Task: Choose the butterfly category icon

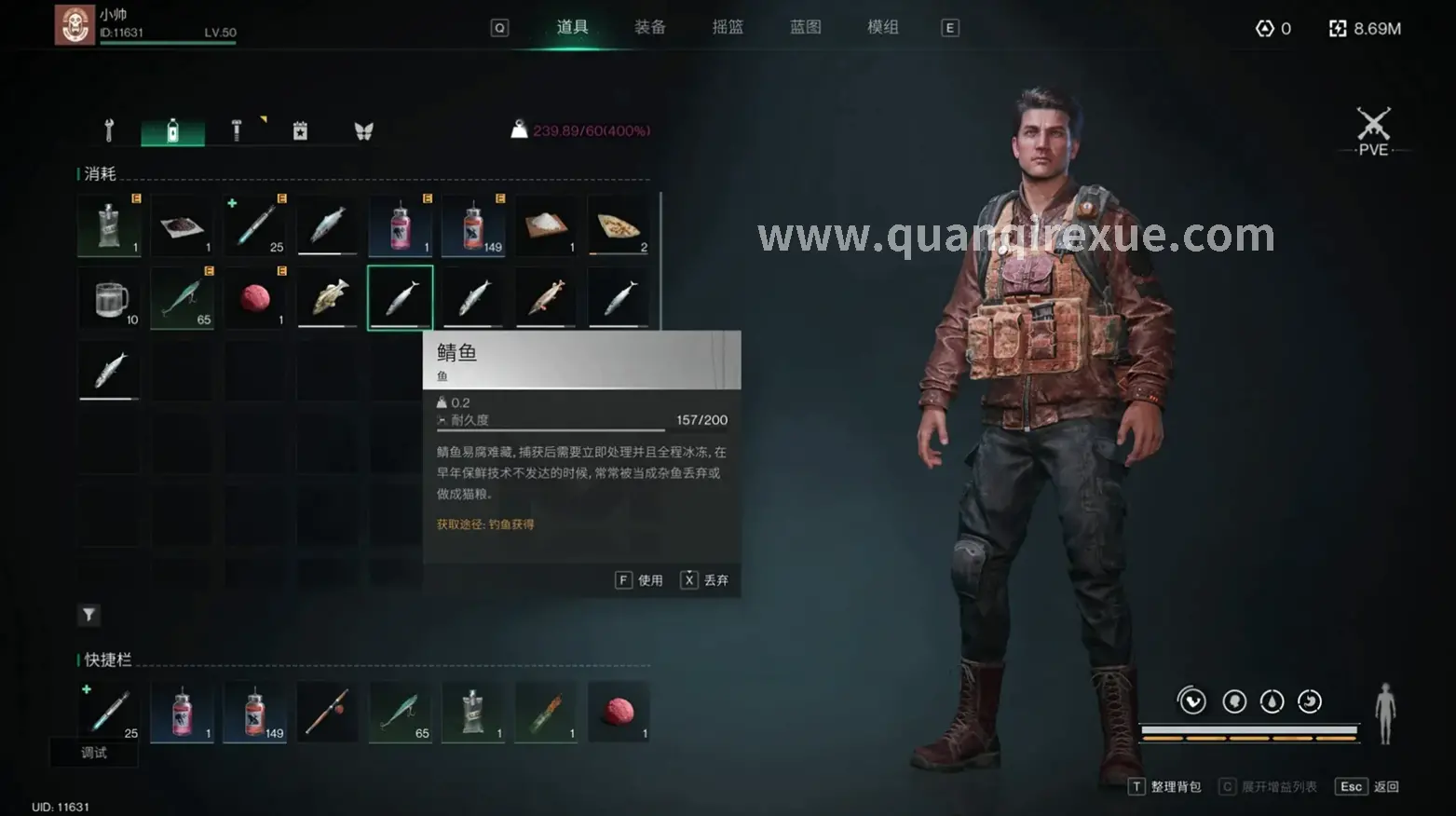Action: [363, 131]
